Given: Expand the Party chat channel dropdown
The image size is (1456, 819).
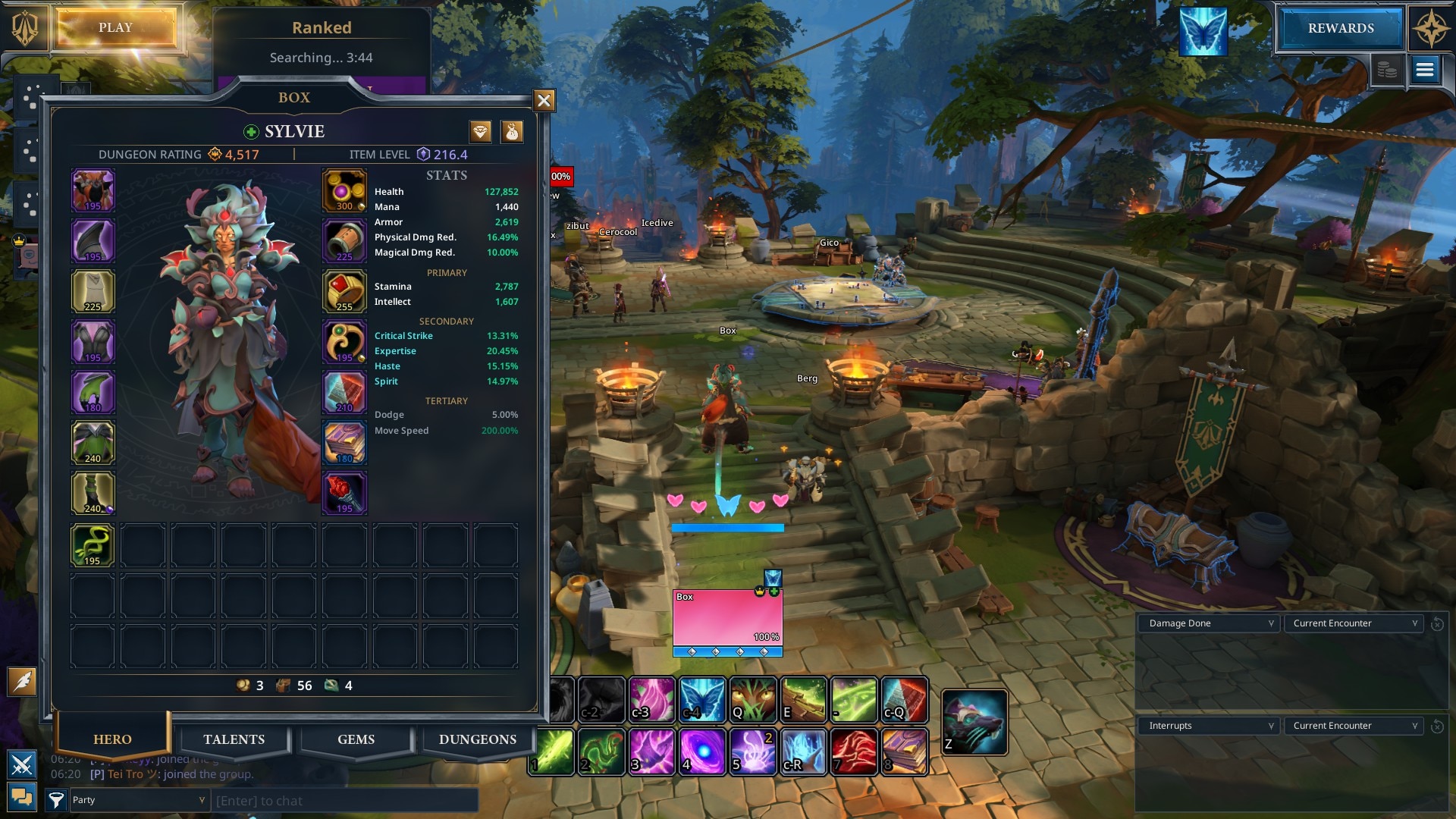Looking at the screenshot, I should pyautogui.click(x=139, y=800).
